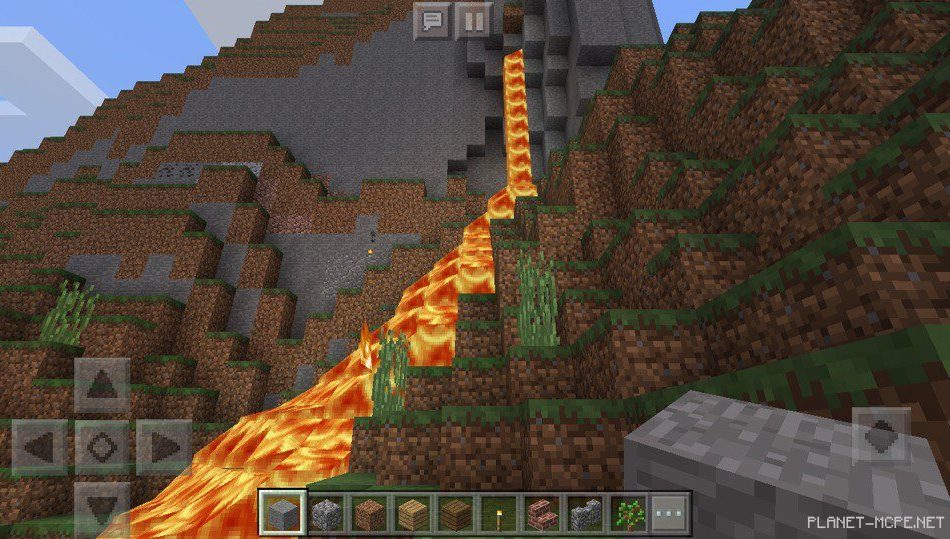
Task: Tap the diamond-shaped center d-pad button
Action: (101, 445)
